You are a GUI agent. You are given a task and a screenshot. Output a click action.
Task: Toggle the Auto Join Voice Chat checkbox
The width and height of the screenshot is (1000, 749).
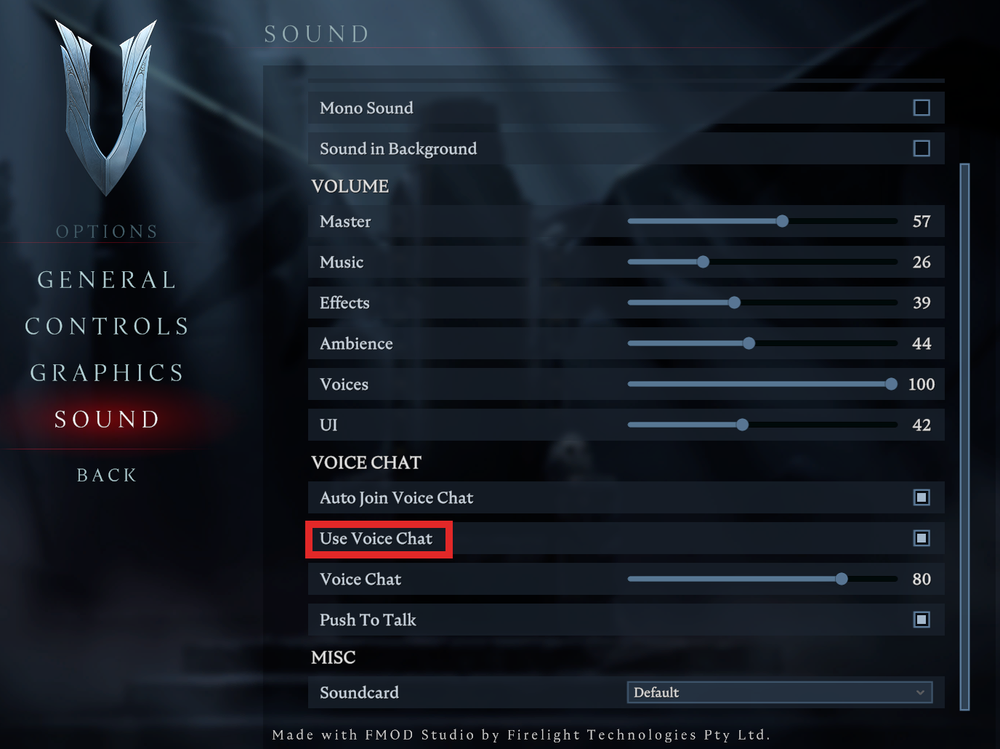pos(921,498)
